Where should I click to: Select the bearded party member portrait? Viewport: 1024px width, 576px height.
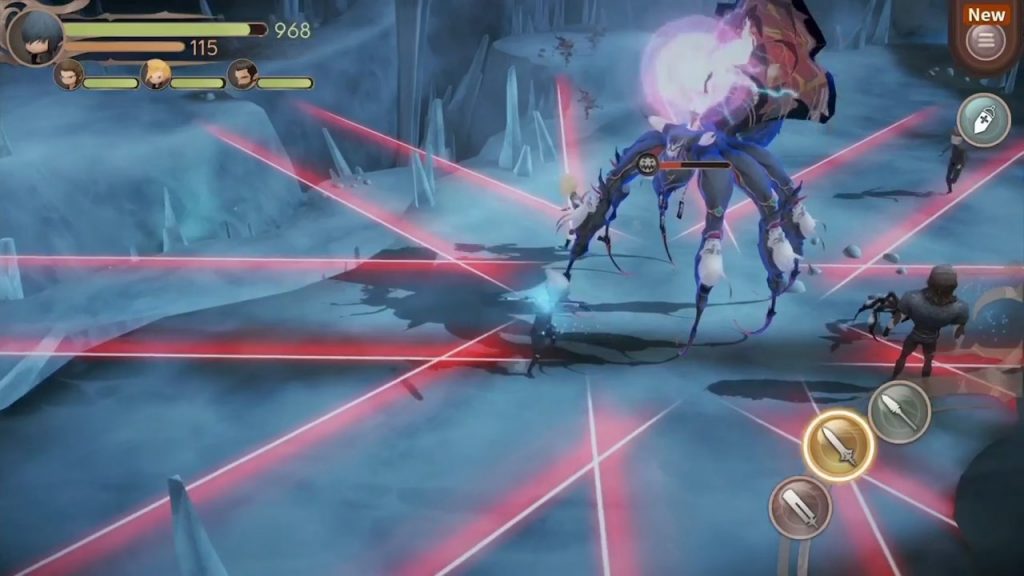coord(243,75)
